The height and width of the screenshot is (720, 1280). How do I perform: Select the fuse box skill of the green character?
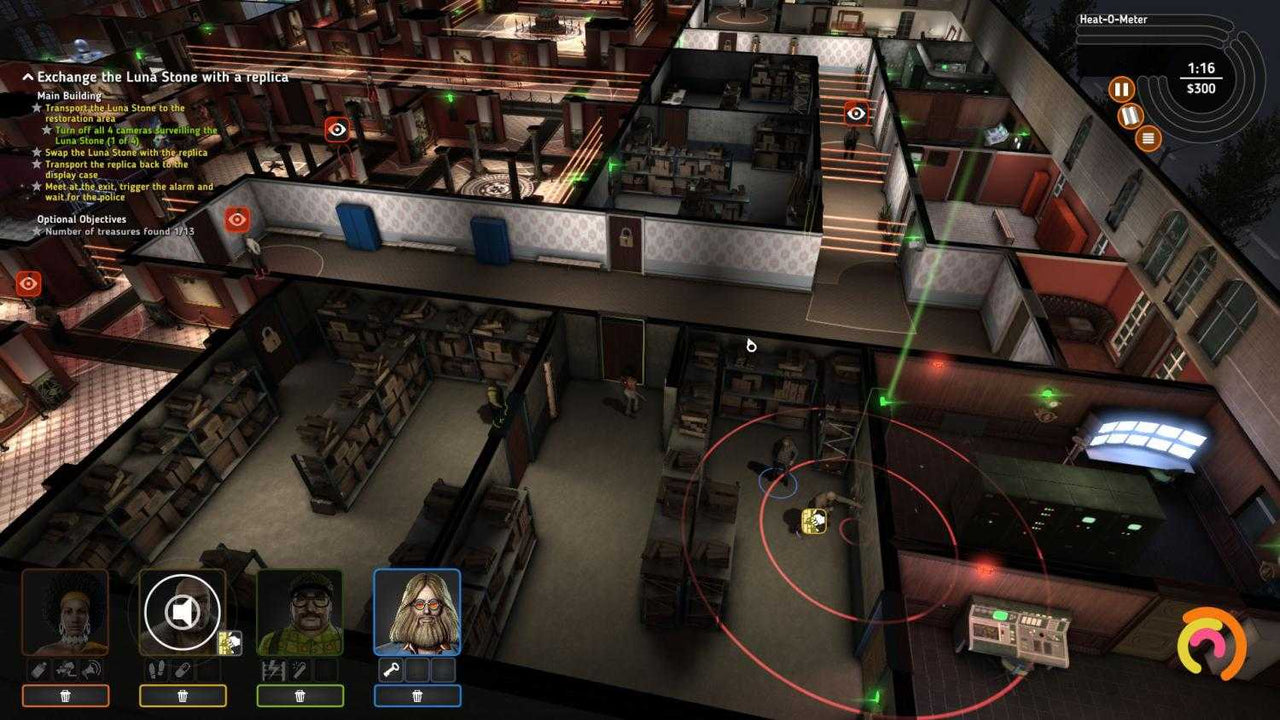(x=274, y=668)
